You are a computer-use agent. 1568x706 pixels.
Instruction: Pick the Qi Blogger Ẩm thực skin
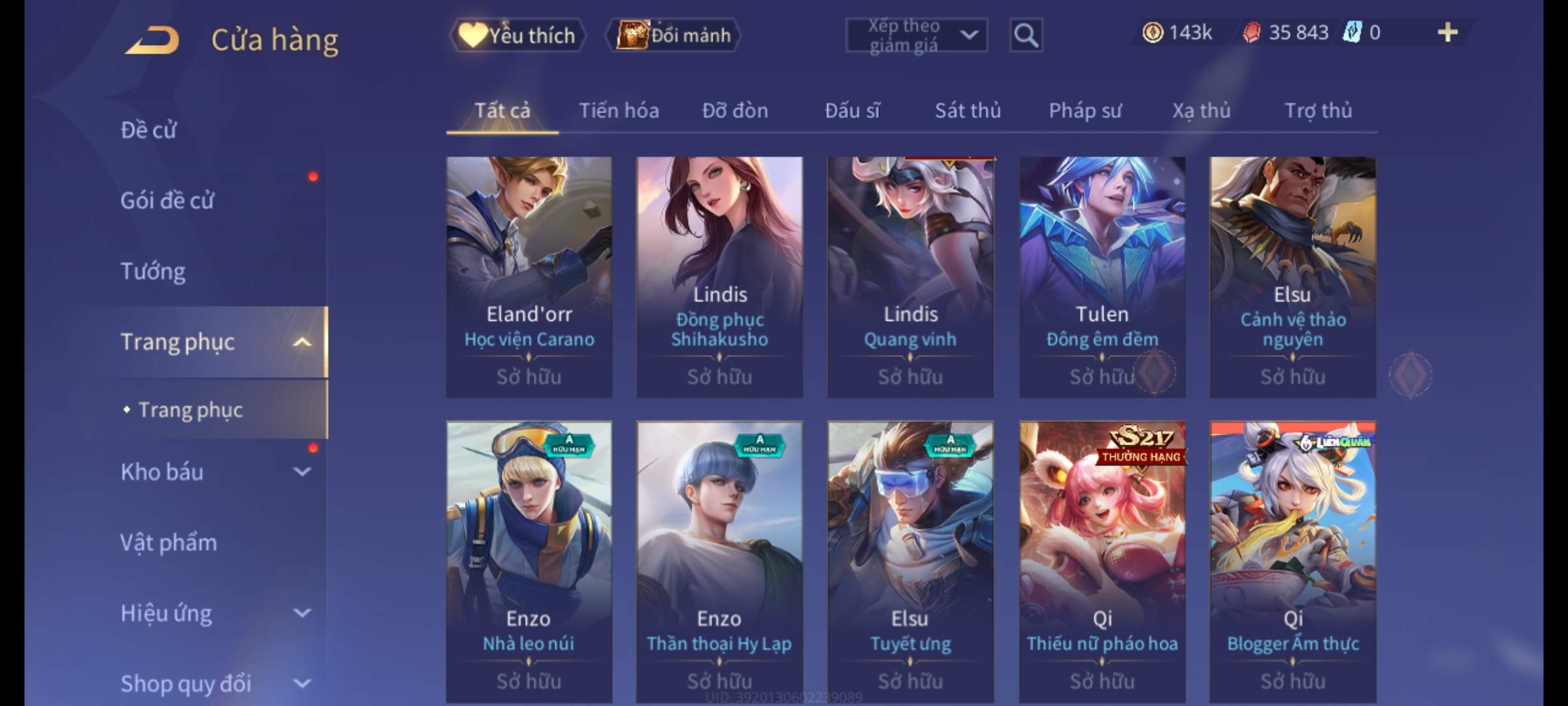coord(1293,561)
